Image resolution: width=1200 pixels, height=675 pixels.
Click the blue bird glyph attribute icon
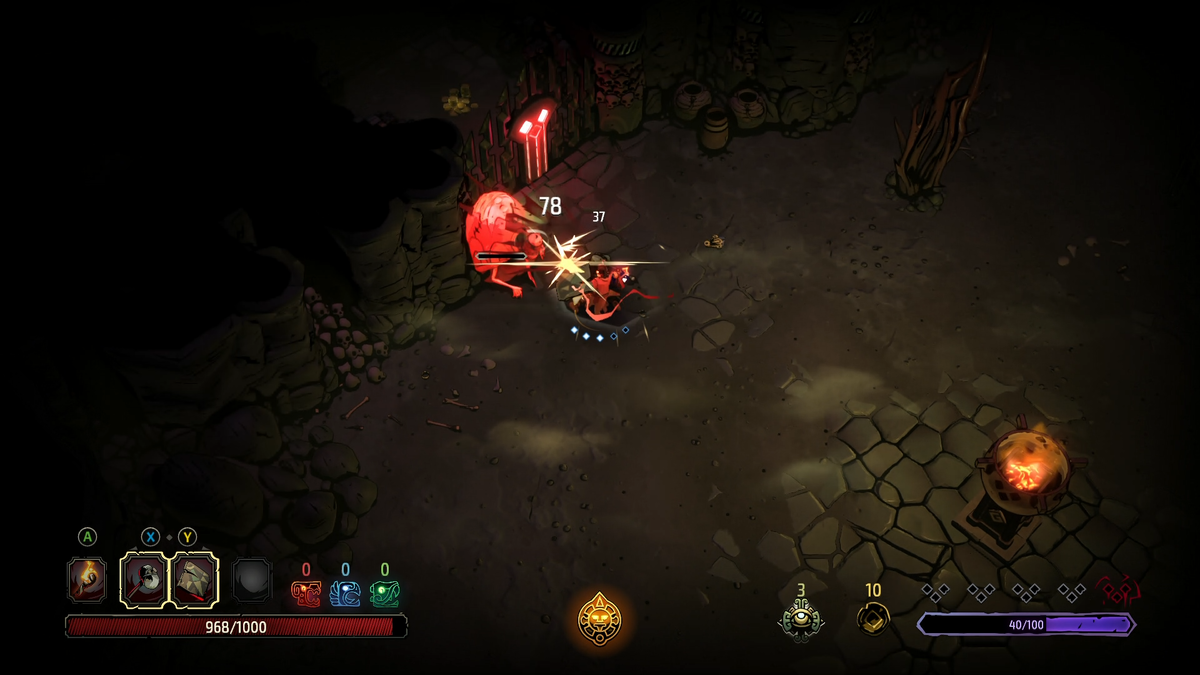pyautogui.click(x=345, y=594)
